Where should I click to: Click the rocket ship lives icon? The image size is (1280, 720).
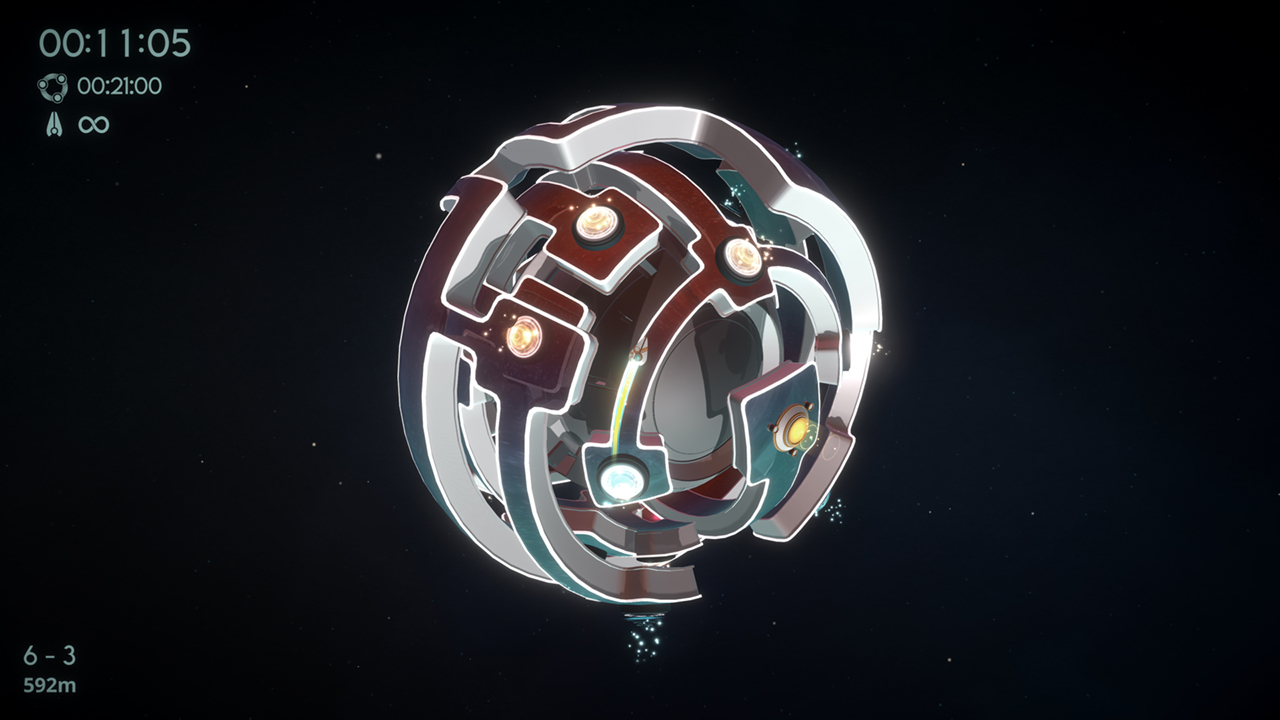pos(56,124)
